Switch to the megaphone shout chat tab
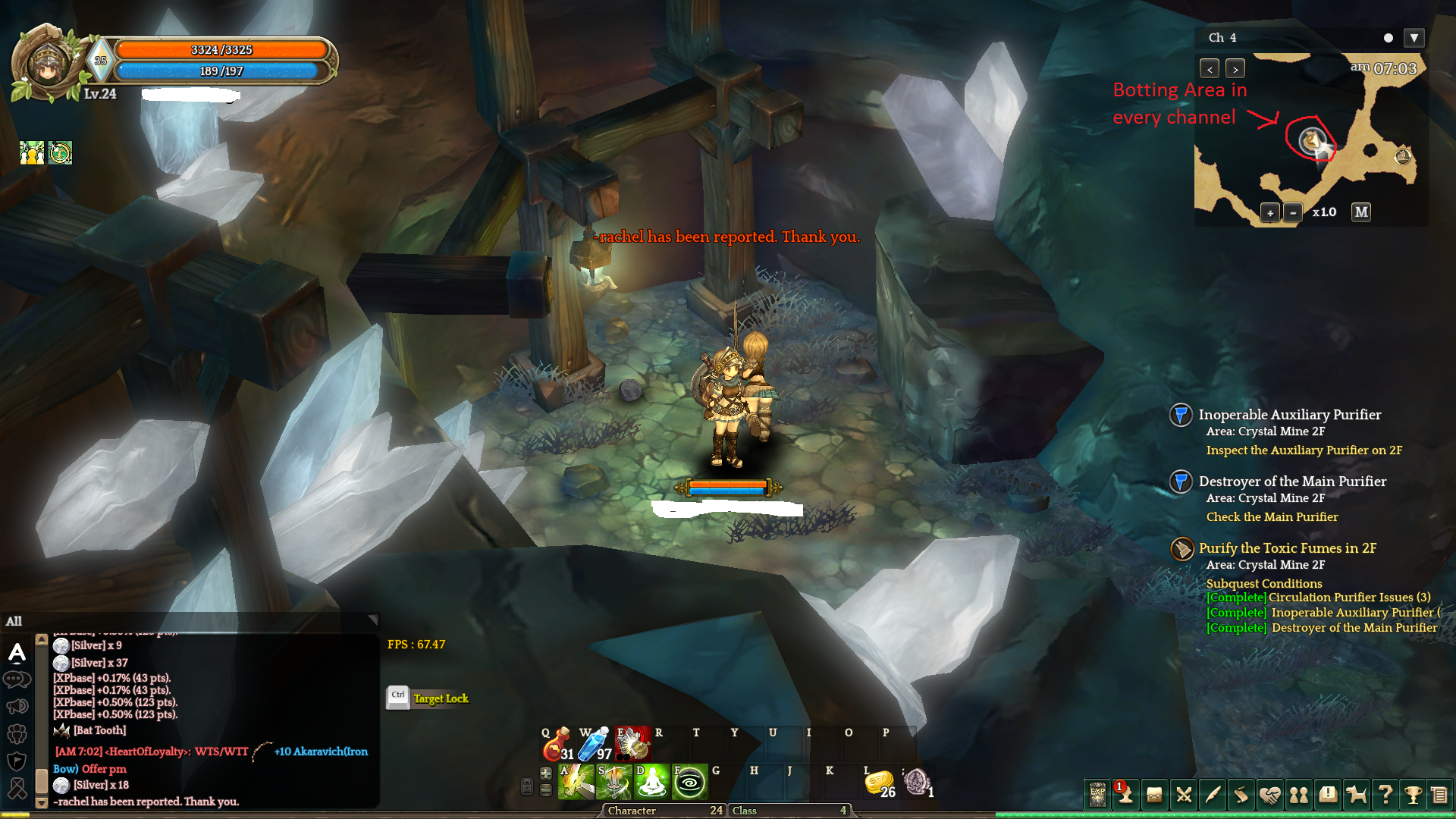 tap(17, 707)
